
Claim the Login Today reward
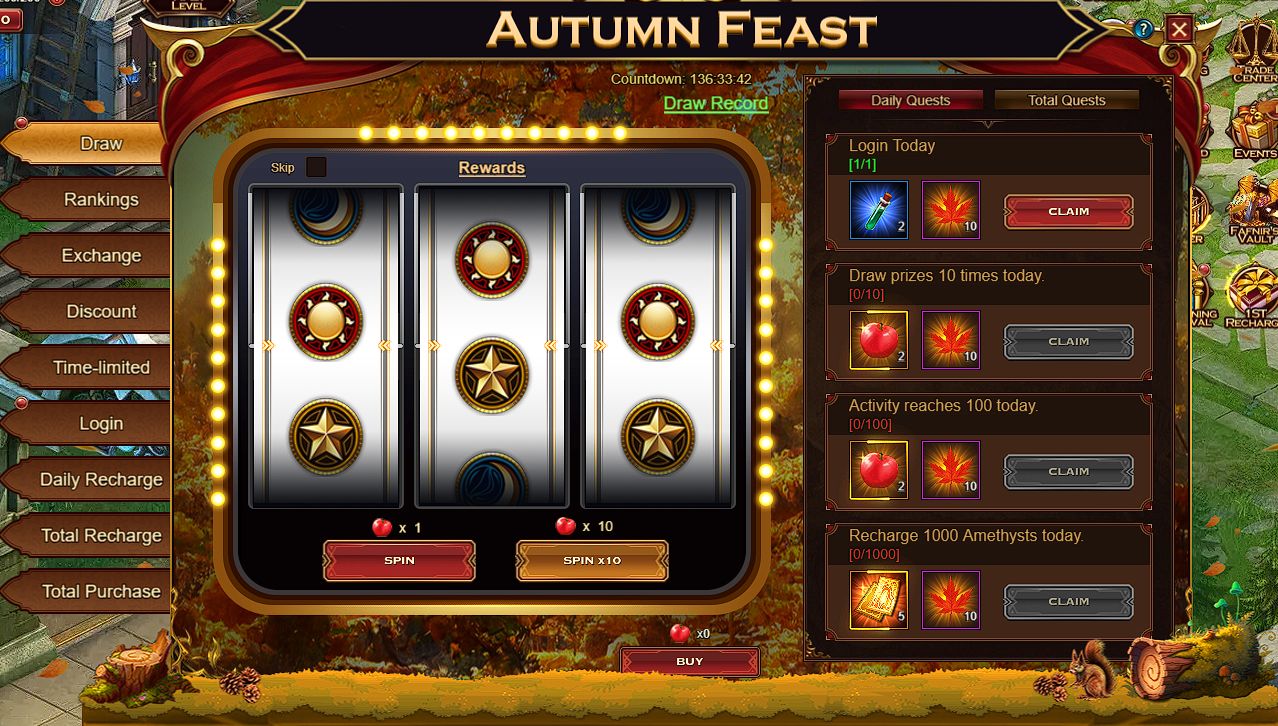(1068, 212)
